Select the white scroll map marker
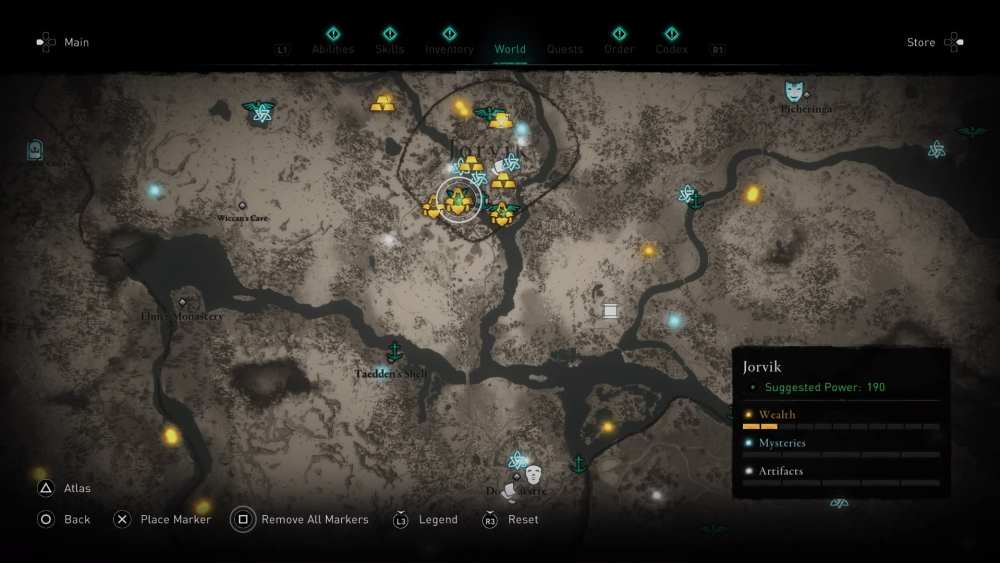The width and height of the screenshot is (1000, 563). click(x=610, y=311)
